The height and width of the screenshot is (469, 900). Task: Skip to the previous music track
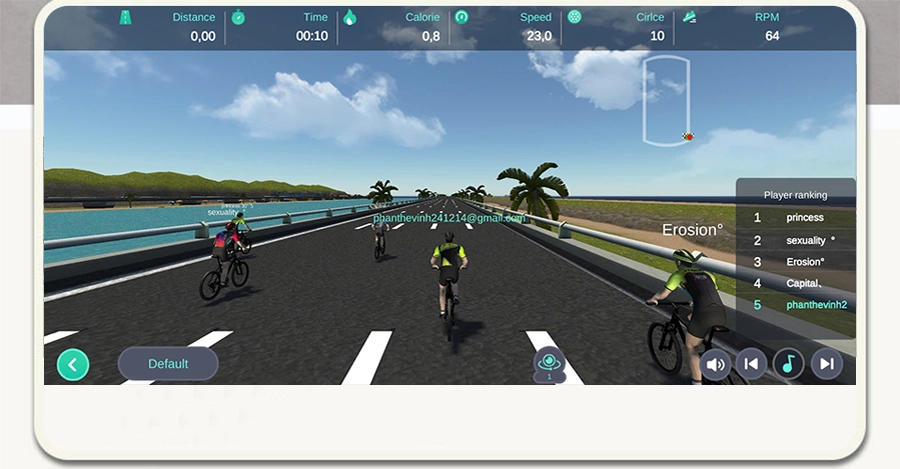(751, 364)
